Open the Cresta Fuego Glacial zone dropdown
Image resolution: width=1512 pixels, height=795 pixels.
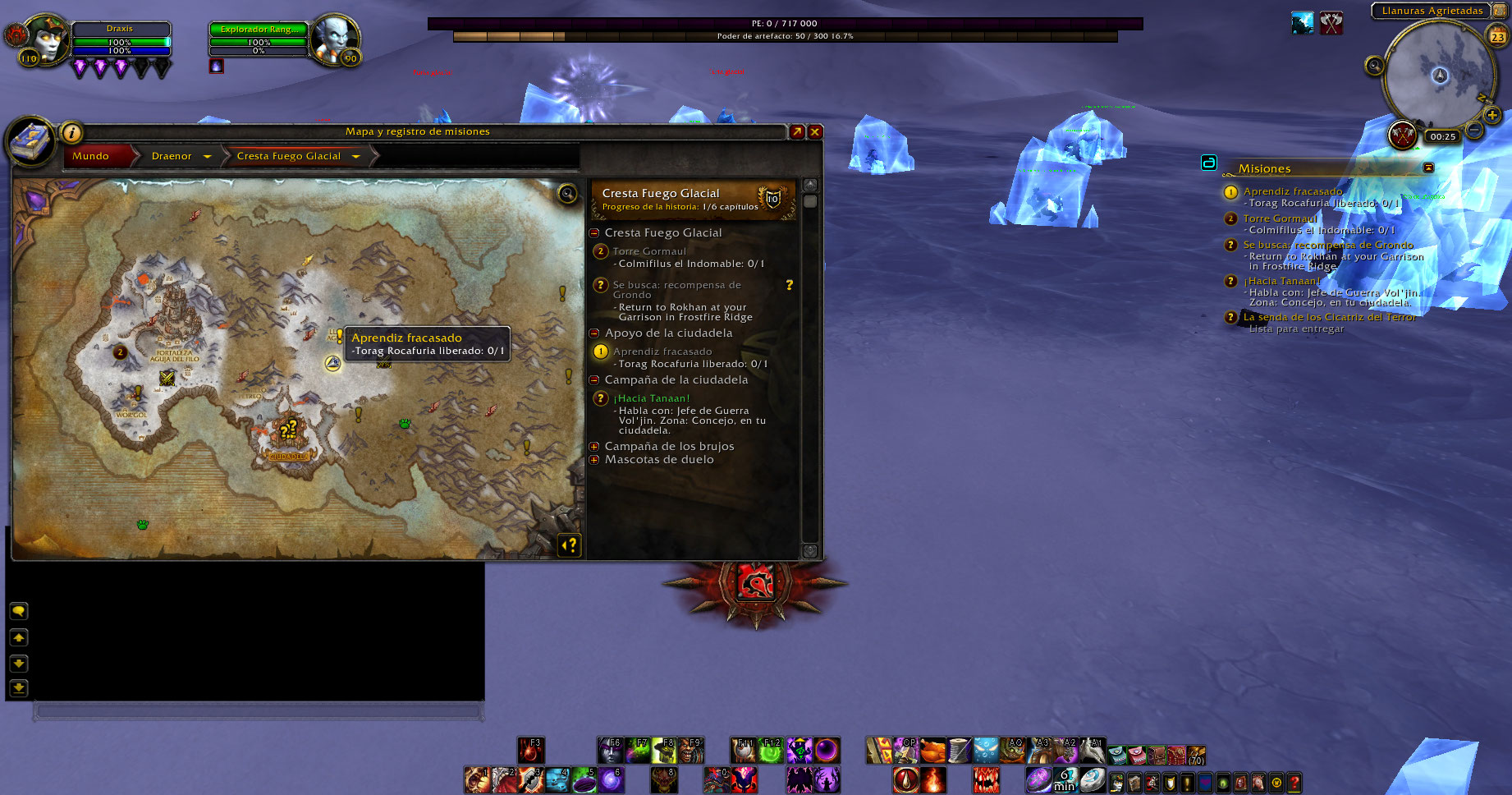pyautogui.click(x=356, y=156)
